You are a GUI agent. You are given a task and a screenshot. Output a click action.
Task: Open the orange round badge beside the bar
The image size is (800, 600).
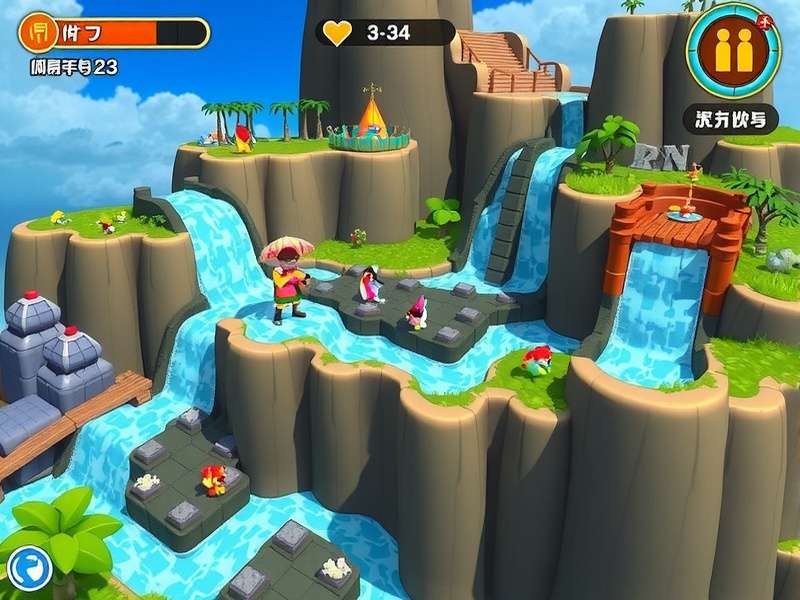(38, 32)
